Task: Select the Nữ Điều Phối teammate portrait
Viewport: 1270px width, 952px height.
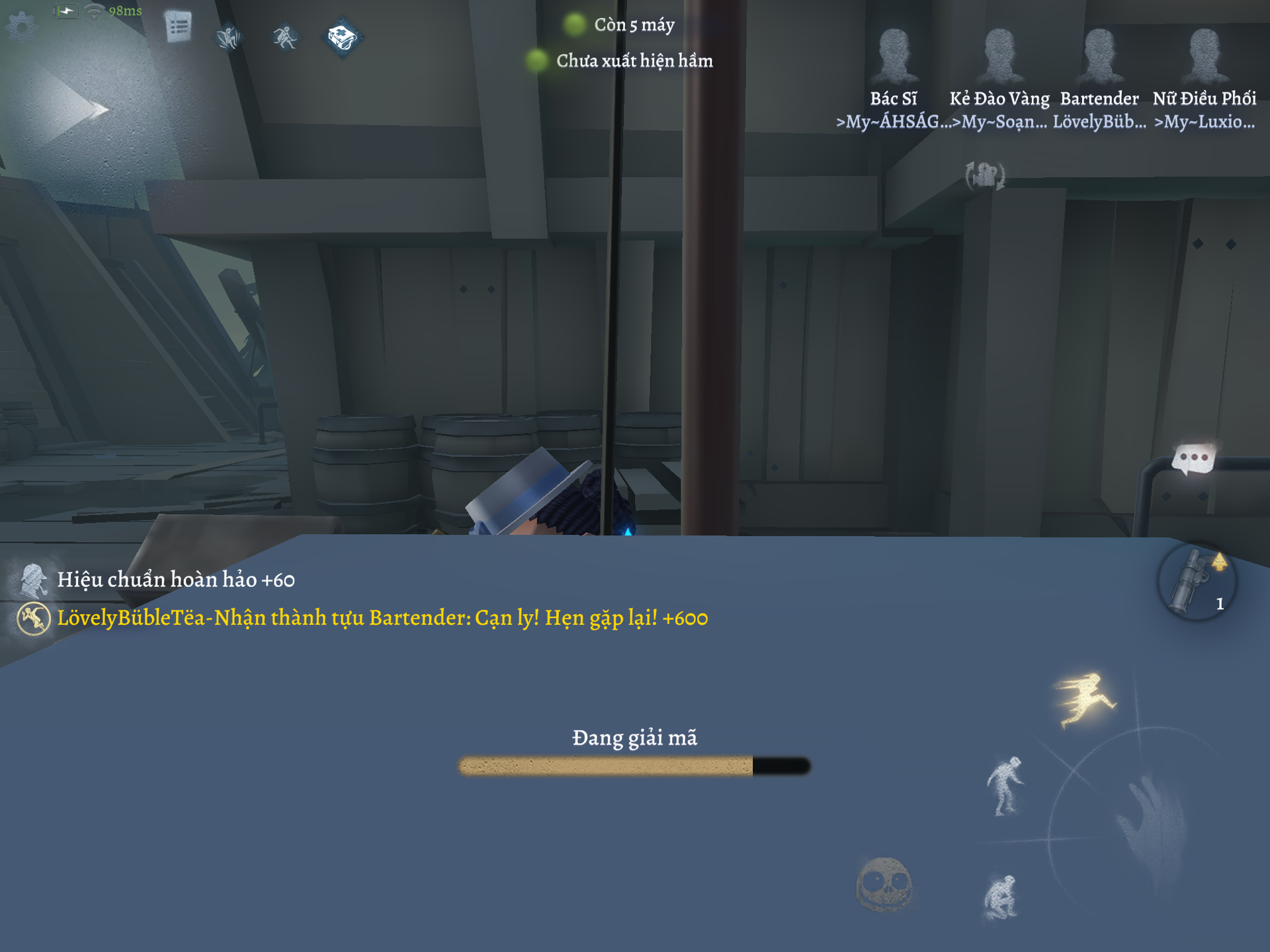Action: (x=1204, y=56)
